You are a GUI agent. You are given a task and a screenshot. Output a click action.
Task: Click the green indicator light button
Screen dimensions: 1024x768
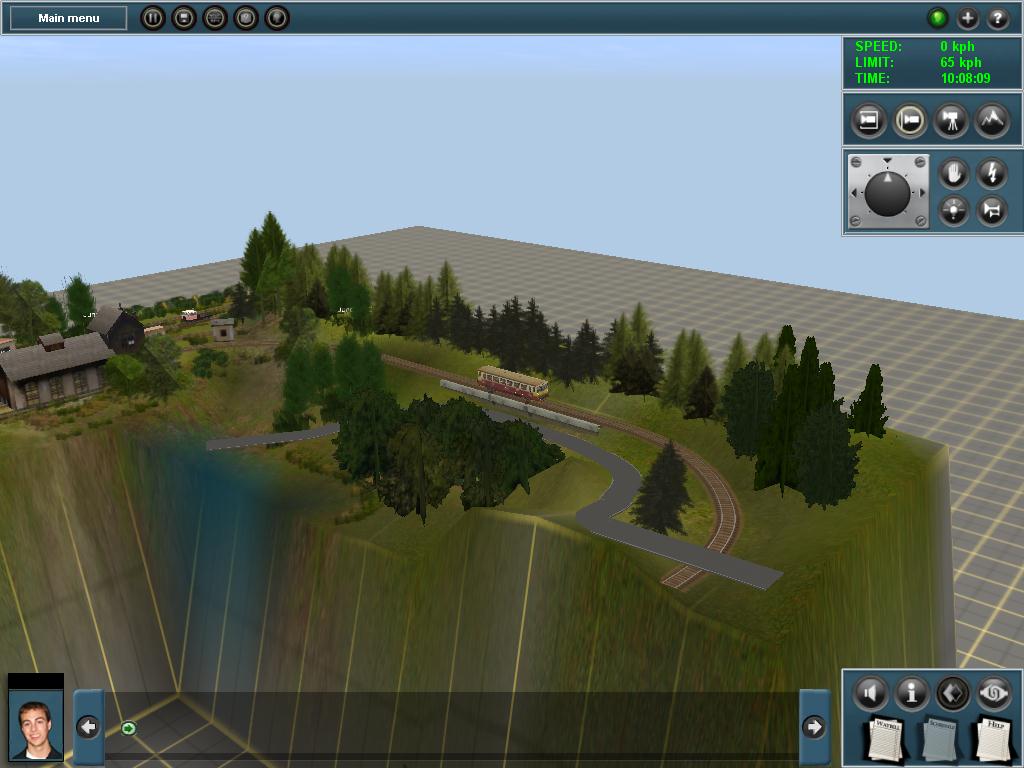coord(937,18)
